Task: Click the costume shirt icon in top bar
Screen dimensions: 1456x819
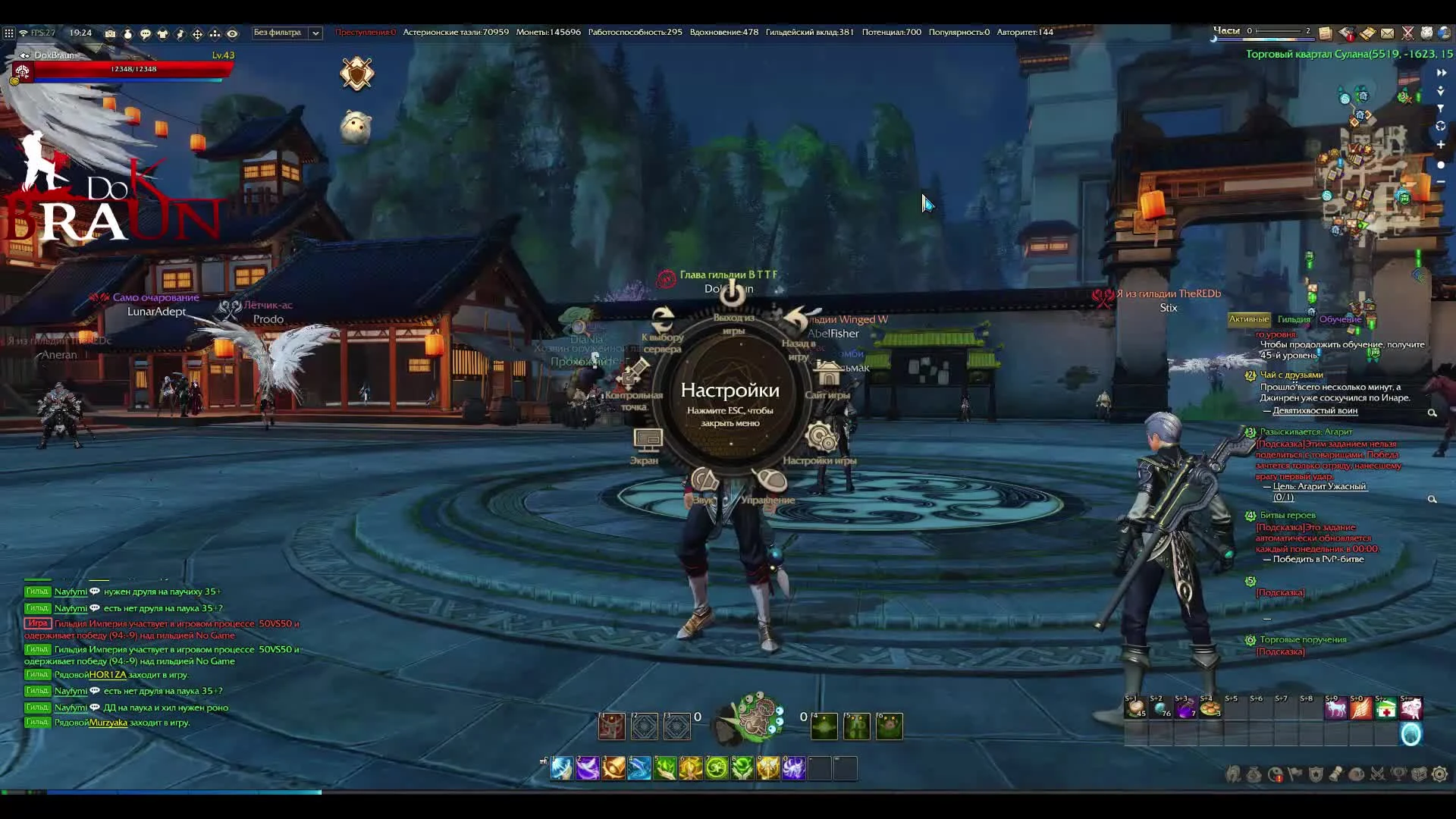Action: pyautogui.click(x=162, y=34)
